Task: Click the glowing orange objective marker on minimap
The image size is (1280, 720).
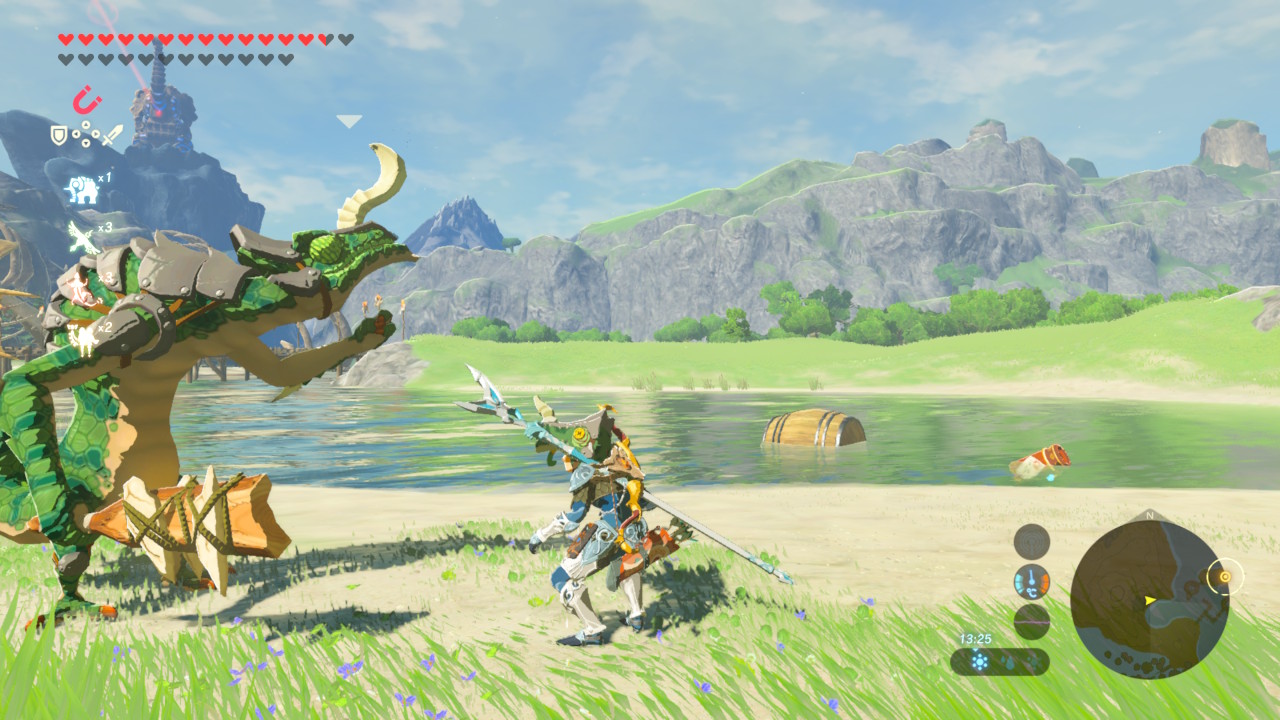Action: 1222,576
